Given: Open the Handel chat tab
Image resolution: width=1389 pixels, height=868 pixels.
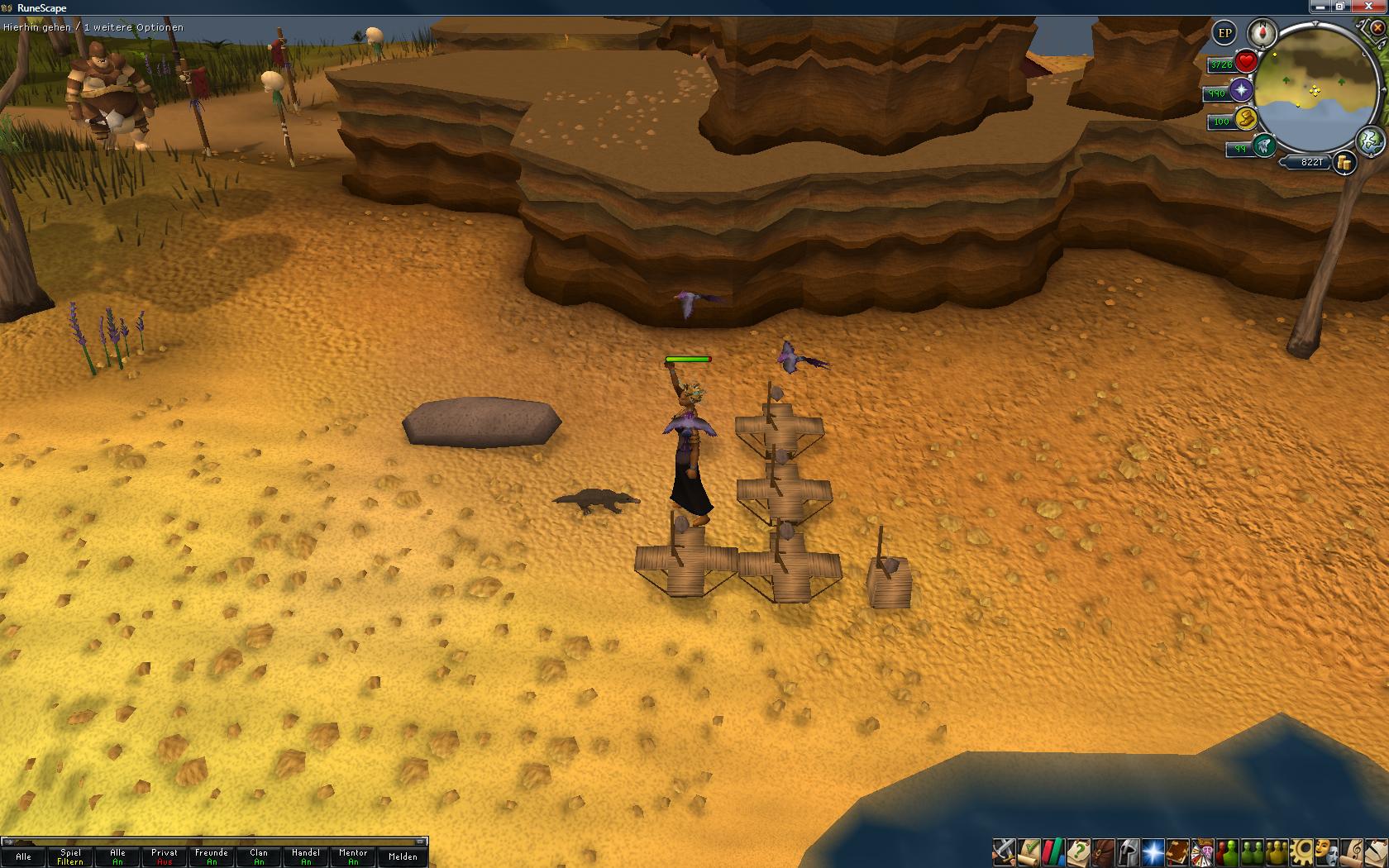Looking at the screenshot, I should [306, 856].
